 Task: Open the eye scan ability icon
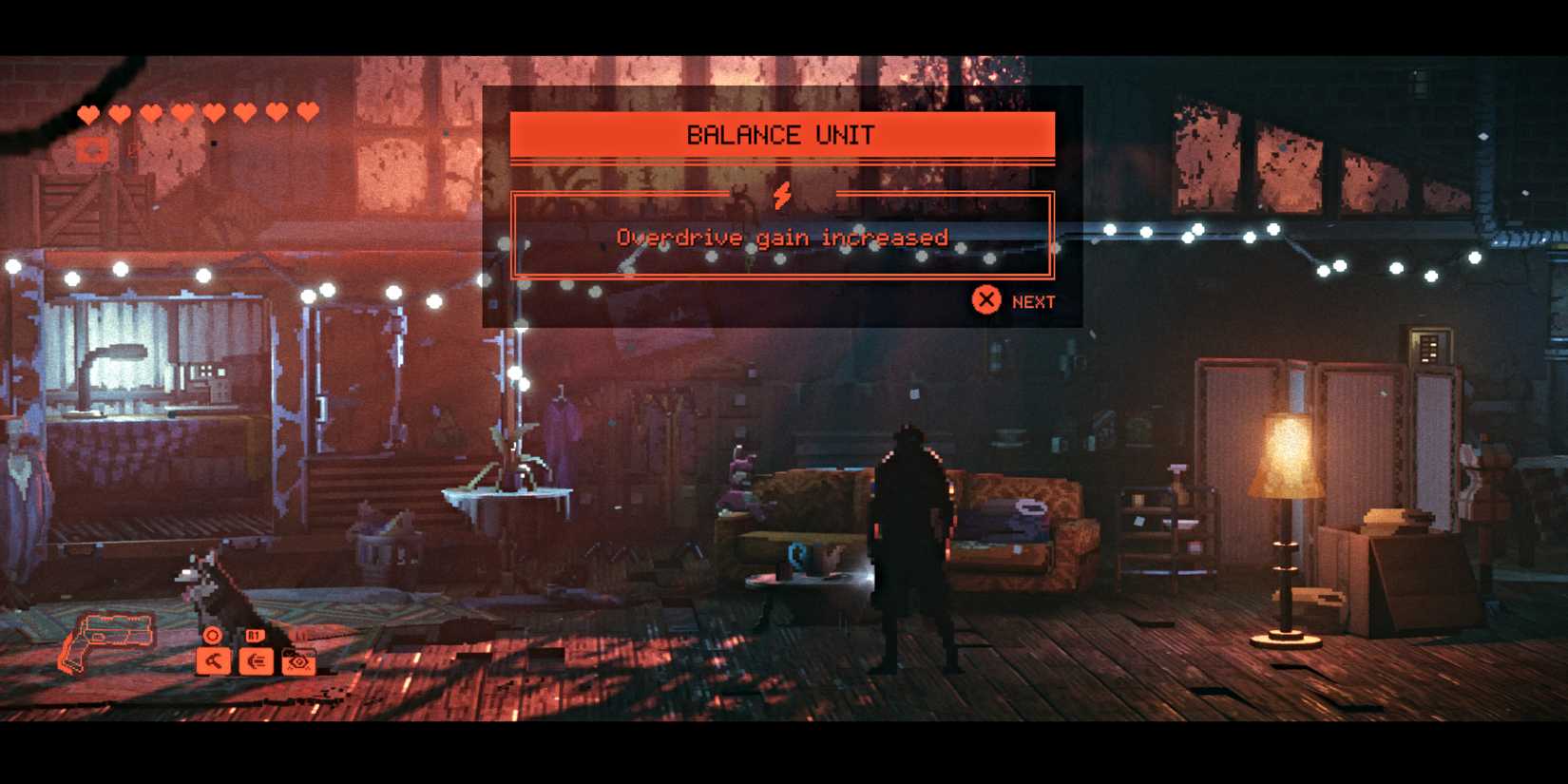pyautogui.click(x=297, y=662)
